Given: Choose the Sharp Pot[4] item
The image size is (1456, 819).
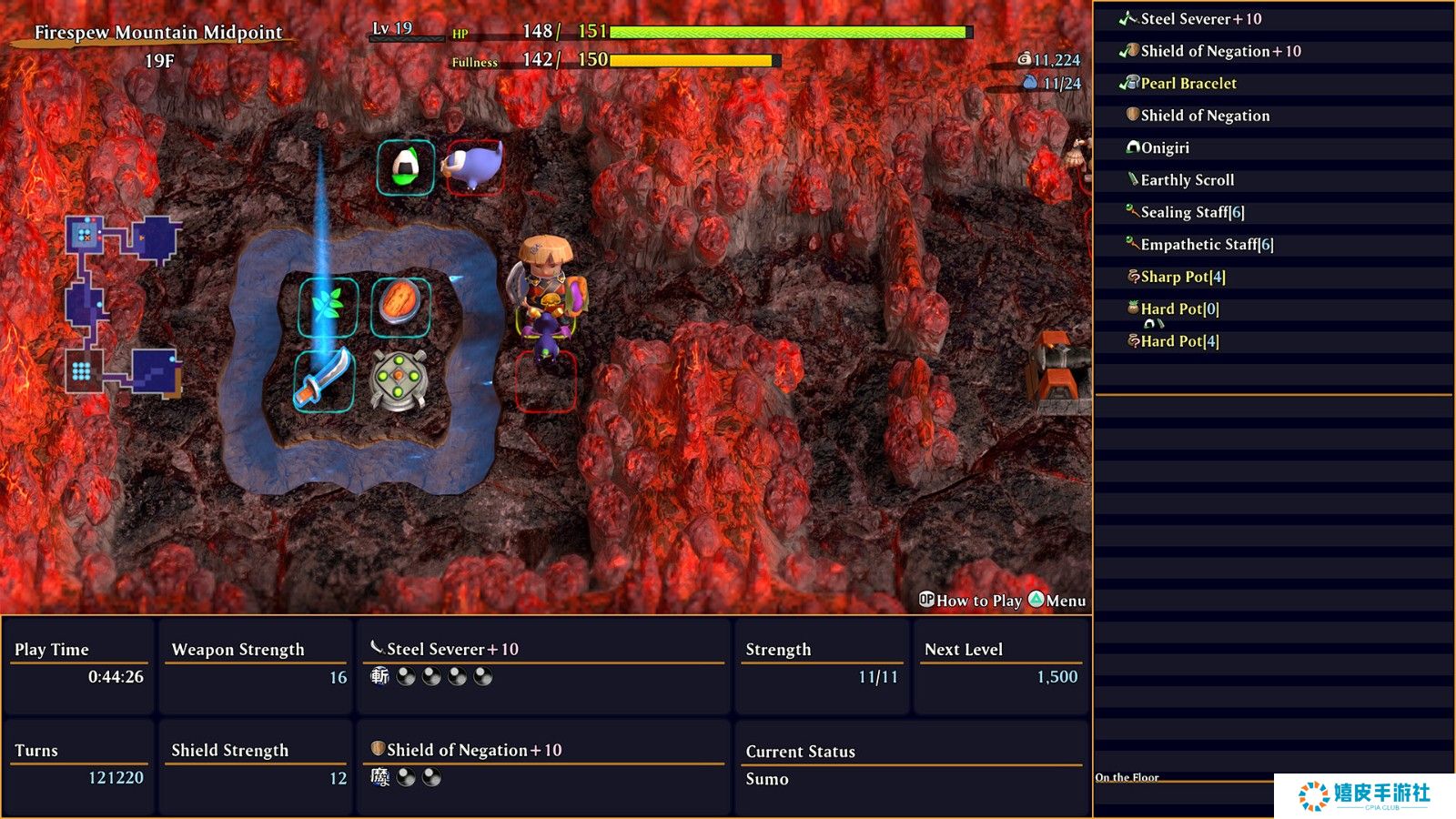Looking at the screenshot, I should 1183,277.
